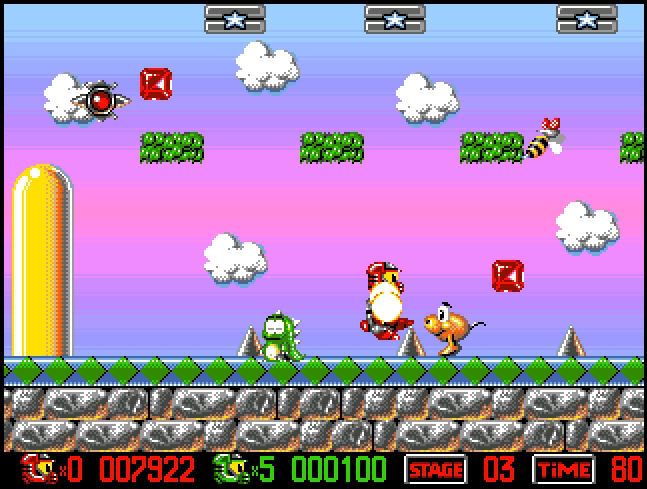This screenshot has height=489, width=647.
Task: Select the TIME label box
Action: (x=564, y=470)
